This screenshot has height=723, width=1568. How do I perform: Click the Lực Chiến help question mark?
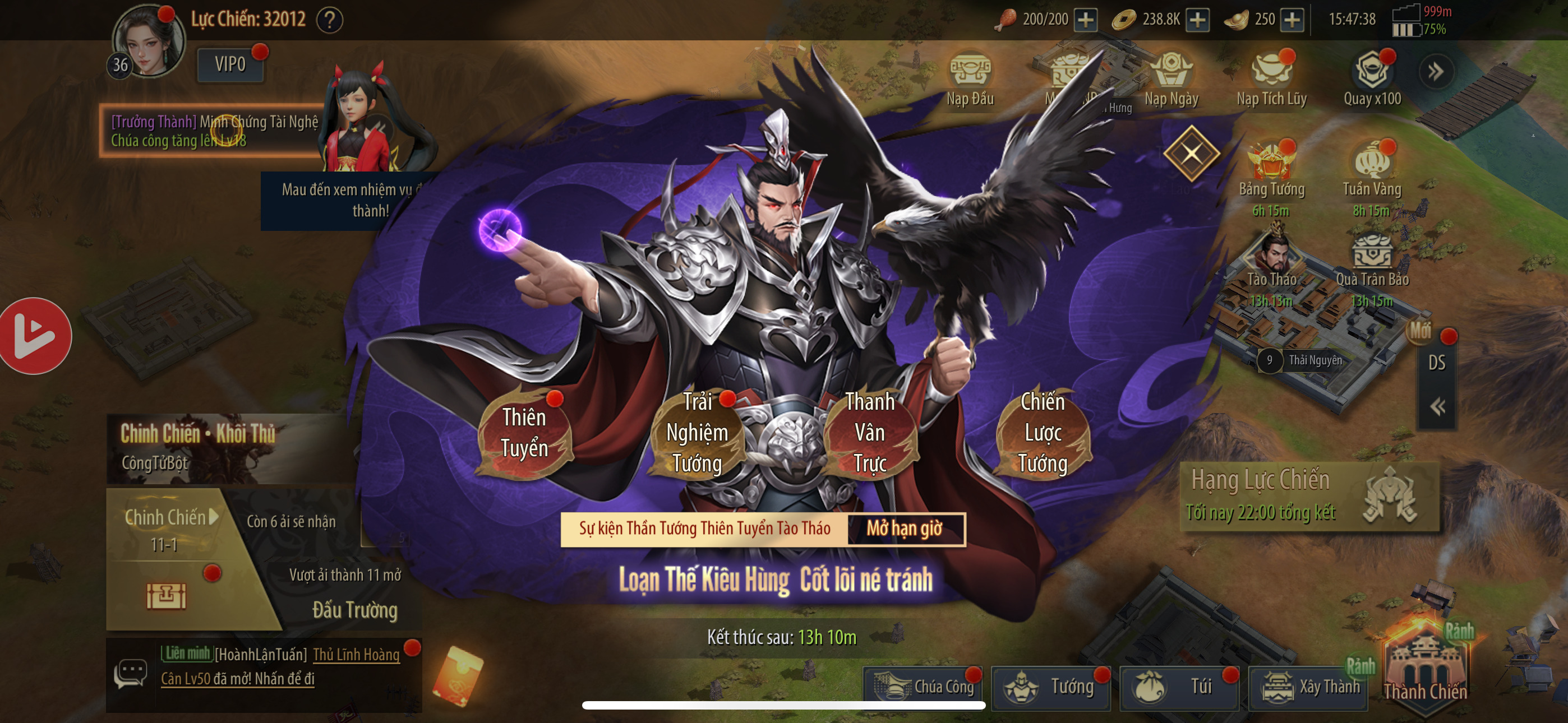pos(330,20)
